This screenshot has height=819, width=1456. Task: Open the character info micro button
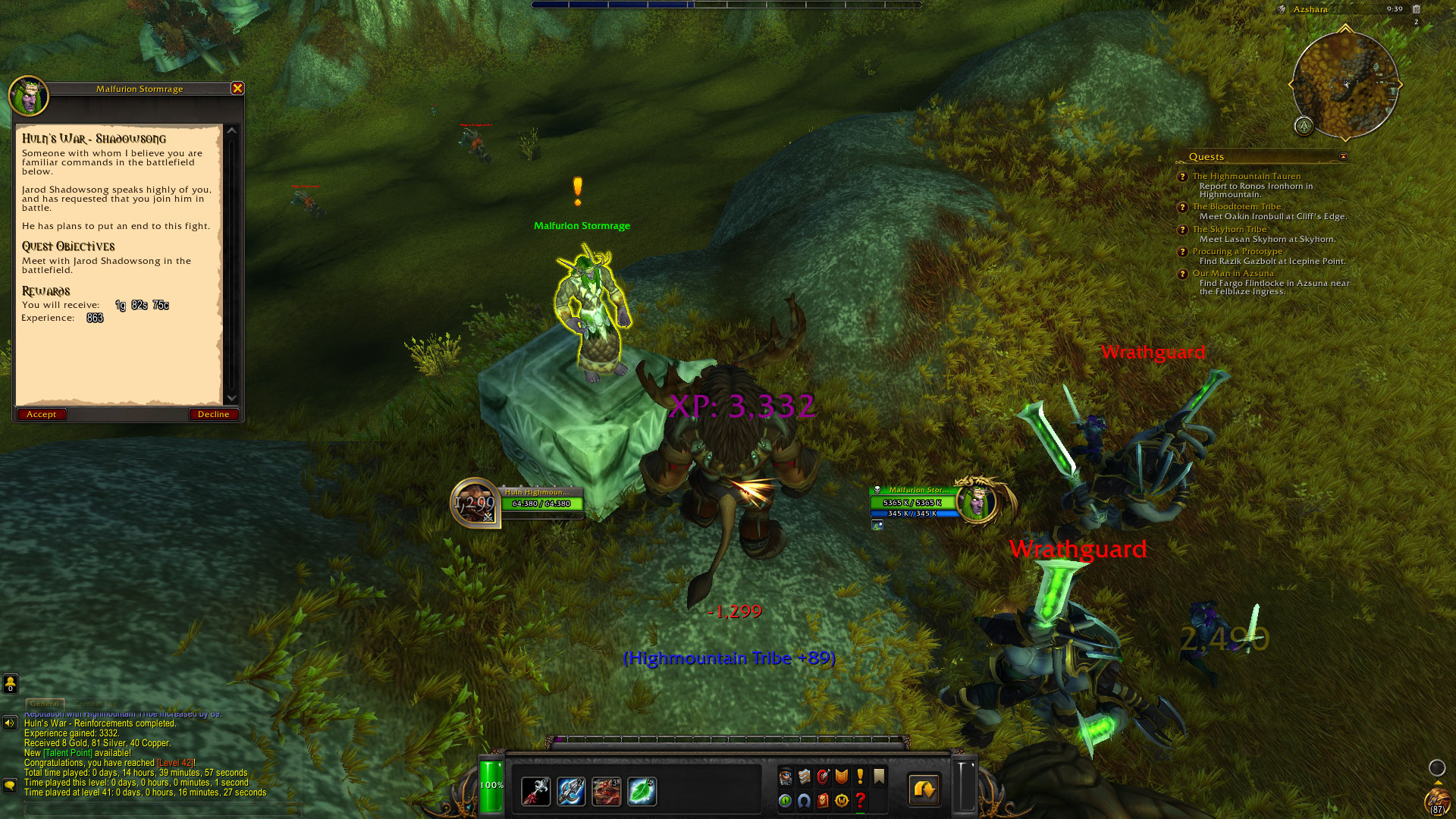click(786, 777)
